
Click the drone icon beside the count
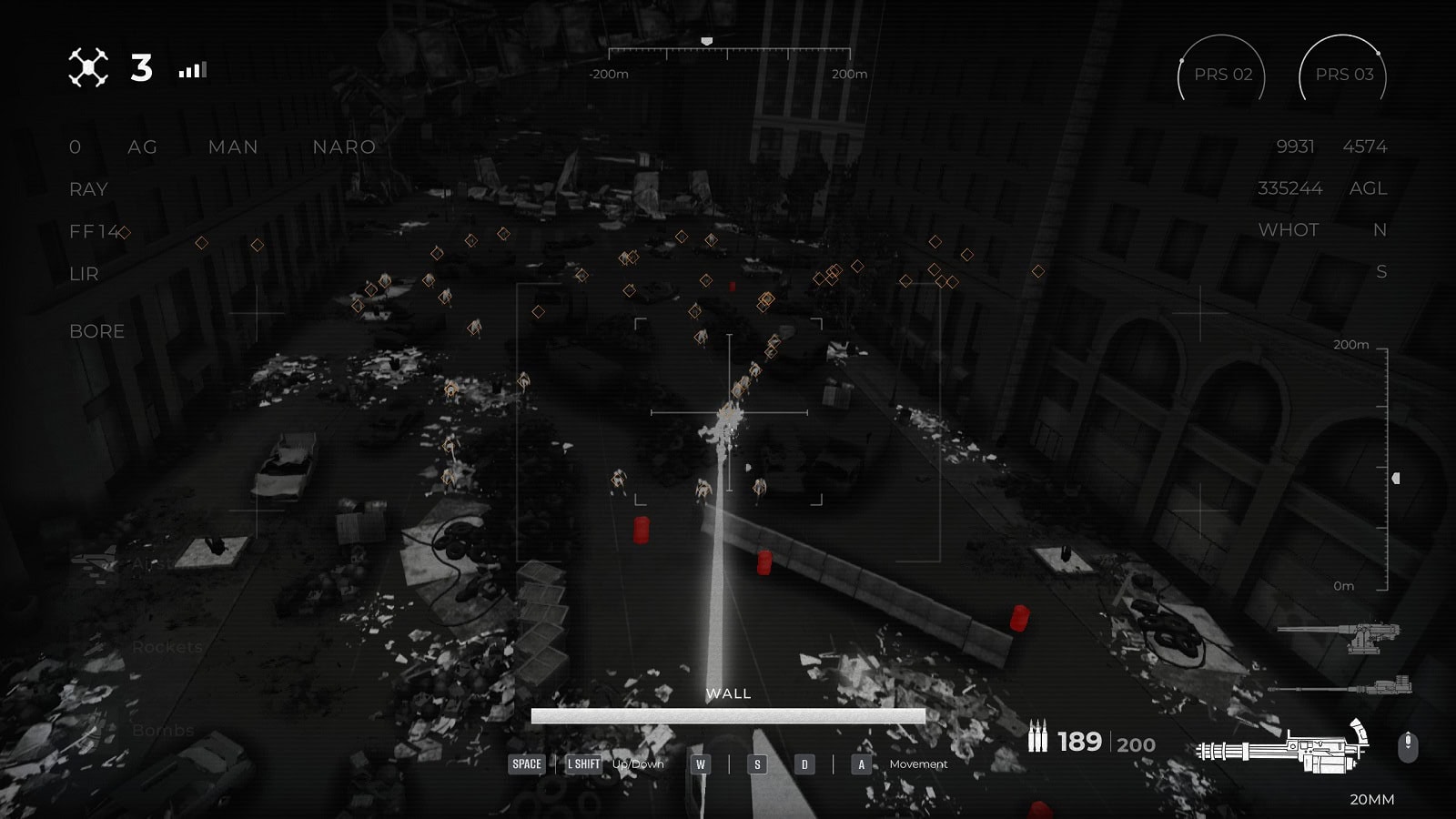88,68
